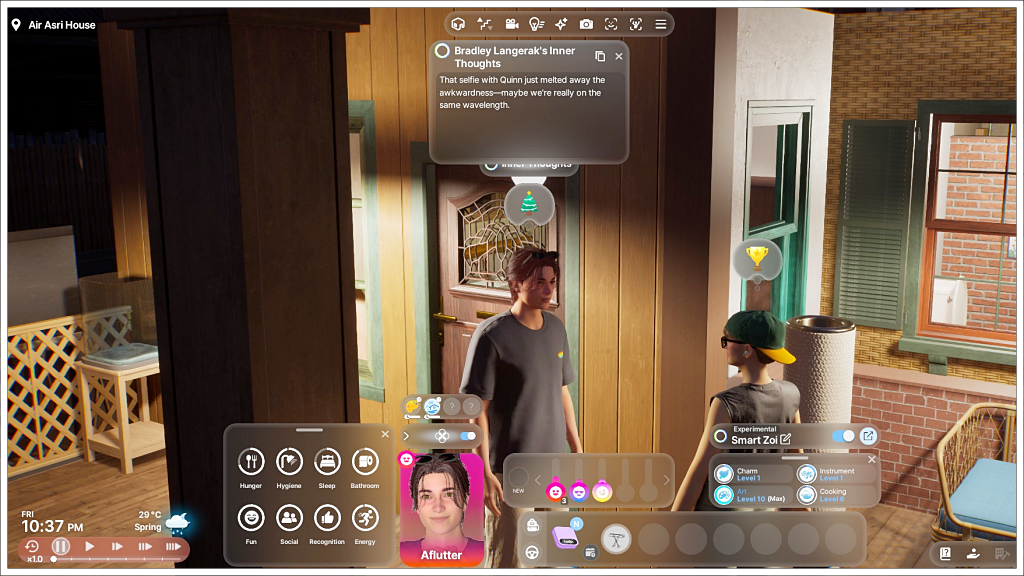Set game speed to normal play
The image size is (1024, 576).
(89, 547)
